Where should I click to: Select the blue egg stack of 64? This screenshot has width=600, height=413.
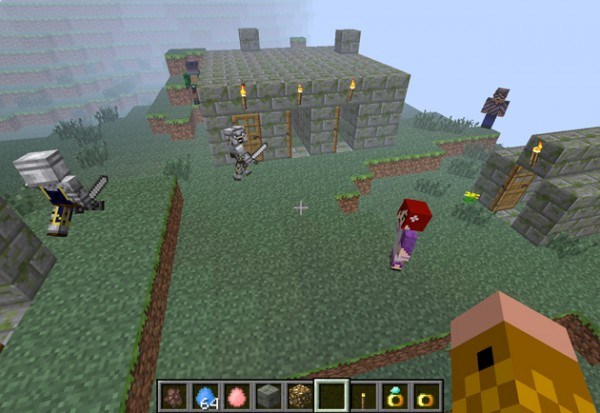pos(205,396)
